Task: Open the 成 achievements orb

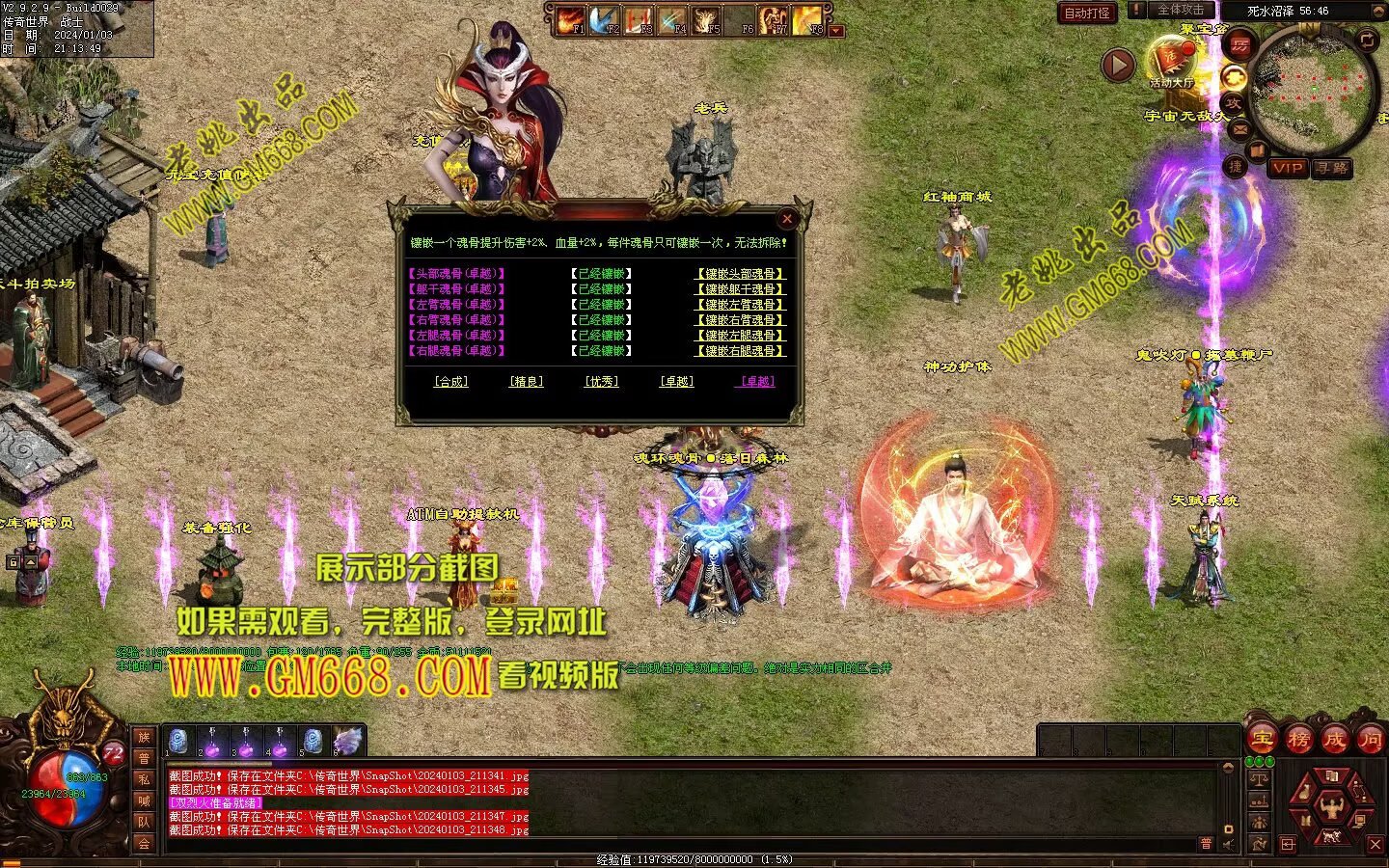Action: coord(1334,740)
